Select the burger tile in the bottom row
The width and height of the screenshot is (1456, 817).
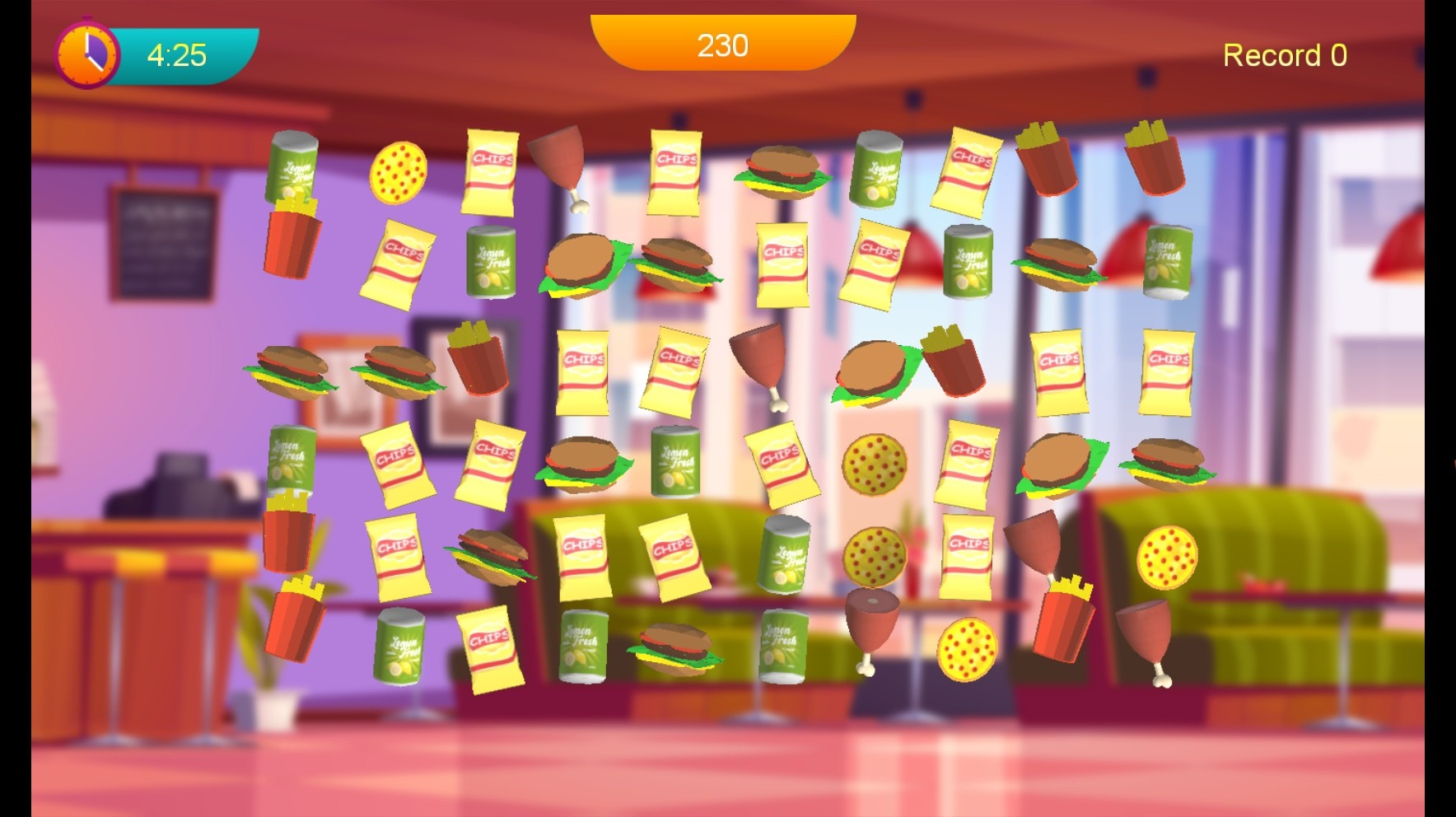(680, 650)
